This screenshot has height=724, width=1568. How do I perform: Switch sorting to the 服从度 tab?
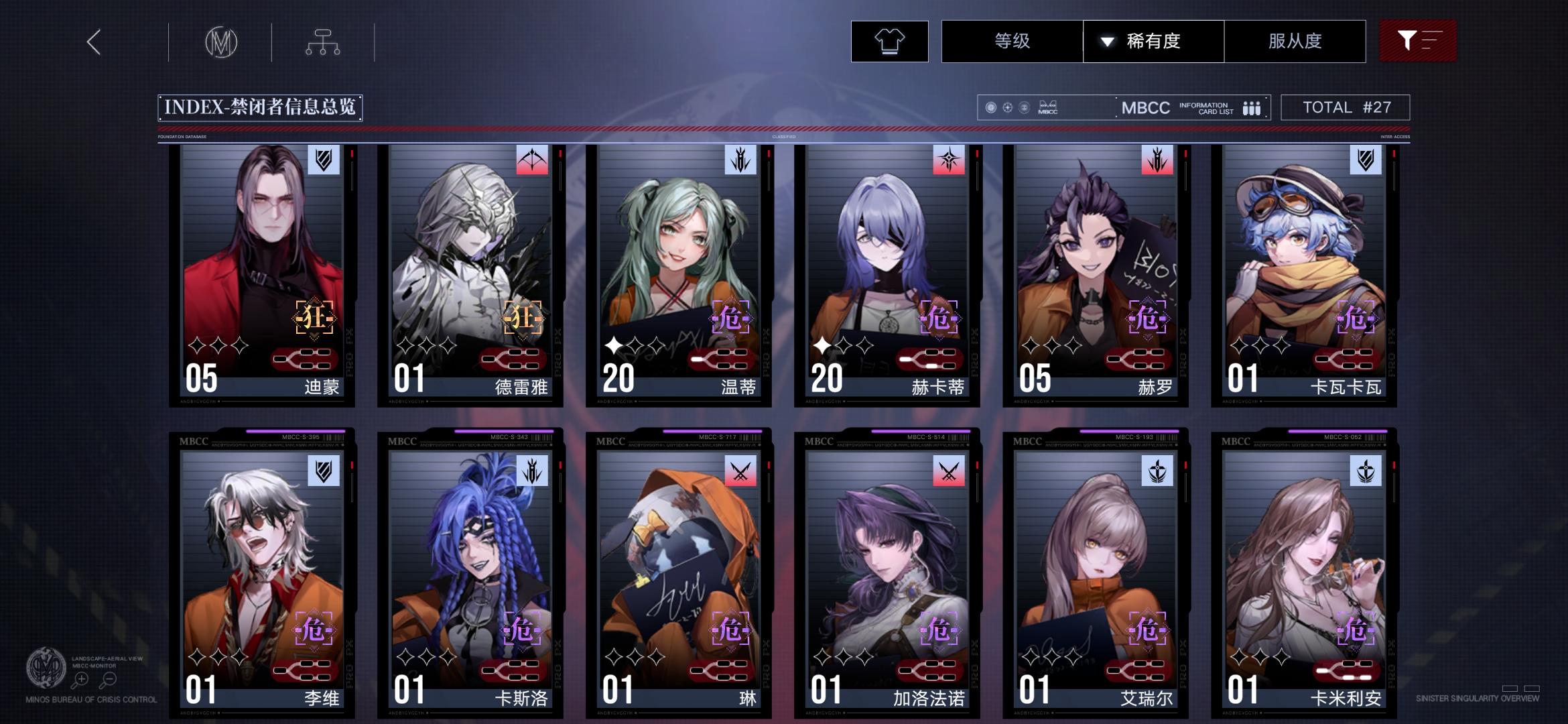click(x=1295, y=41)
